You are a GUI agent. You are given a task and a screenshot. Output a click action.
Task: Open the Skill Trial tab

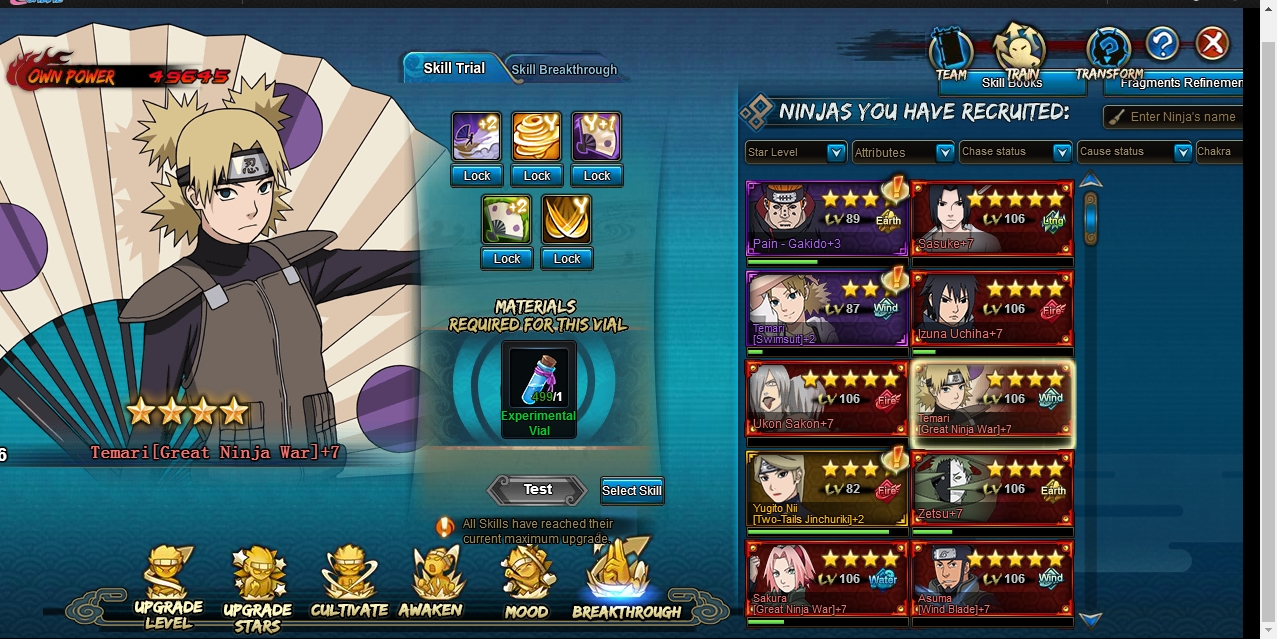tap(453, 68)
